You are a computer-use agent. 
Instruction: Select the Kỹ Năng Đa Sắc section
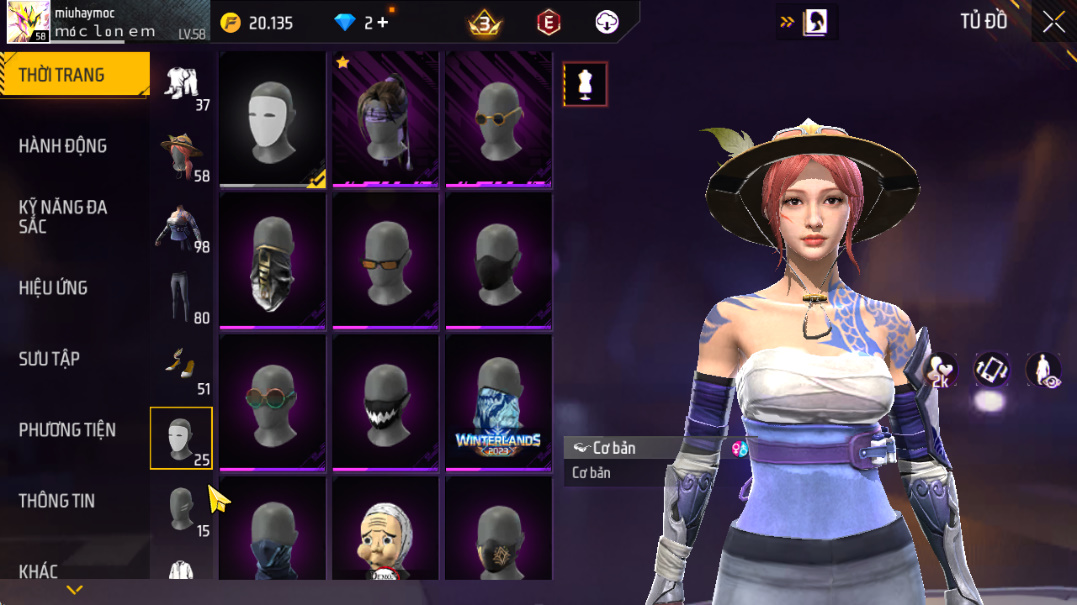tap(62, 217)
